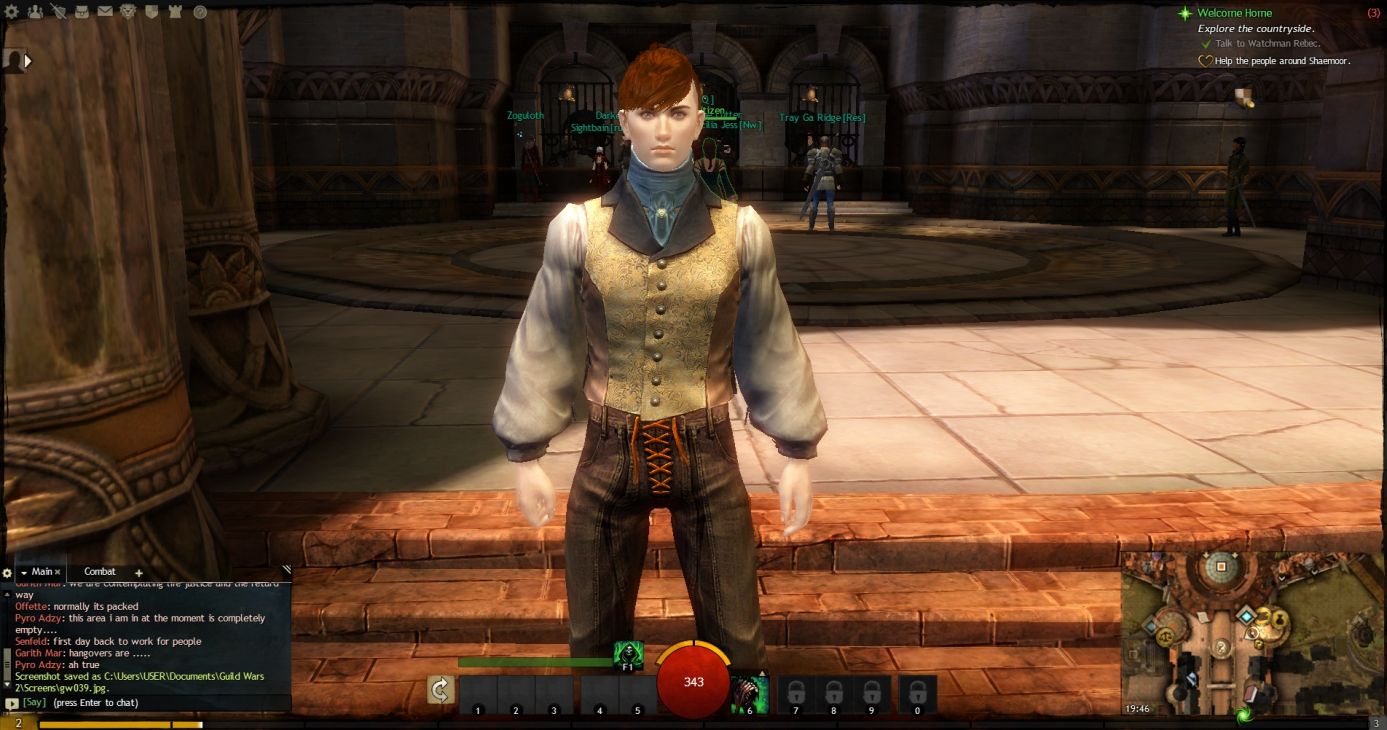Open the contacts and LFG panel
Image resolution: width=1387 pixels, height=730 pixels.
(x=36, y=12)
